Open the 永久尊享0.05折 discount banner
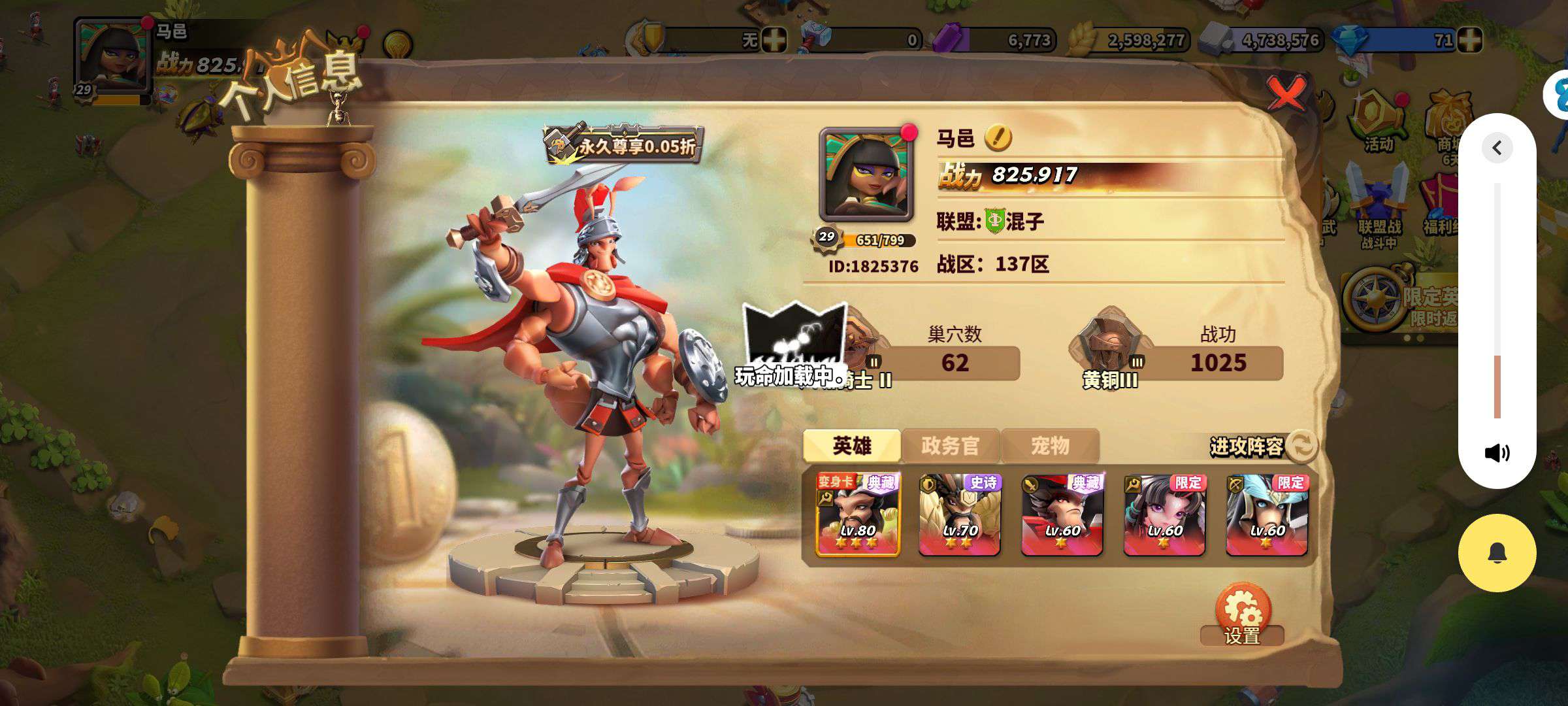1568x706 pixels. point(624,144)
